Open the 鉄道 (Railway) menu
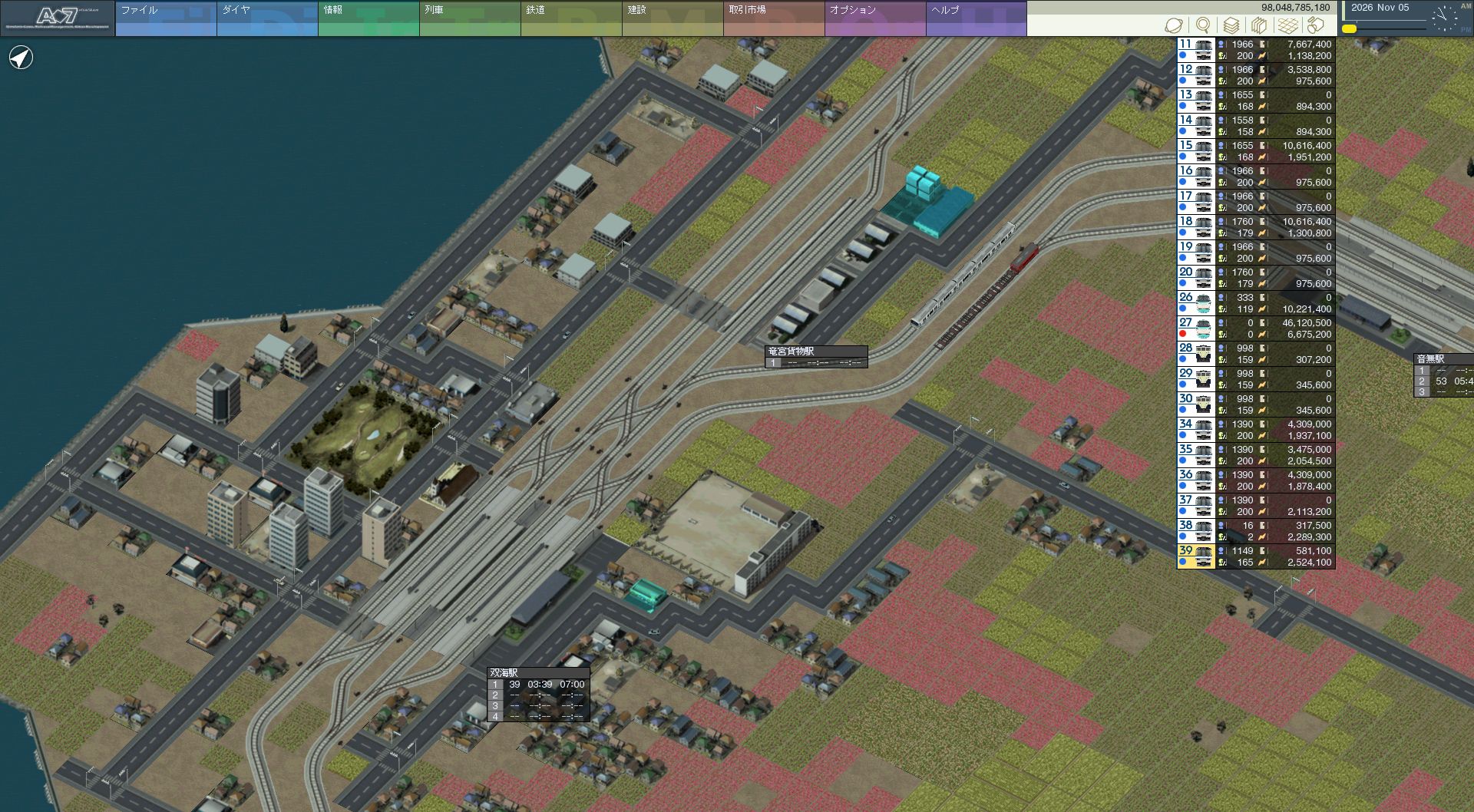Viewport: 1474px width, 812px height. click(x=570, y=18)
